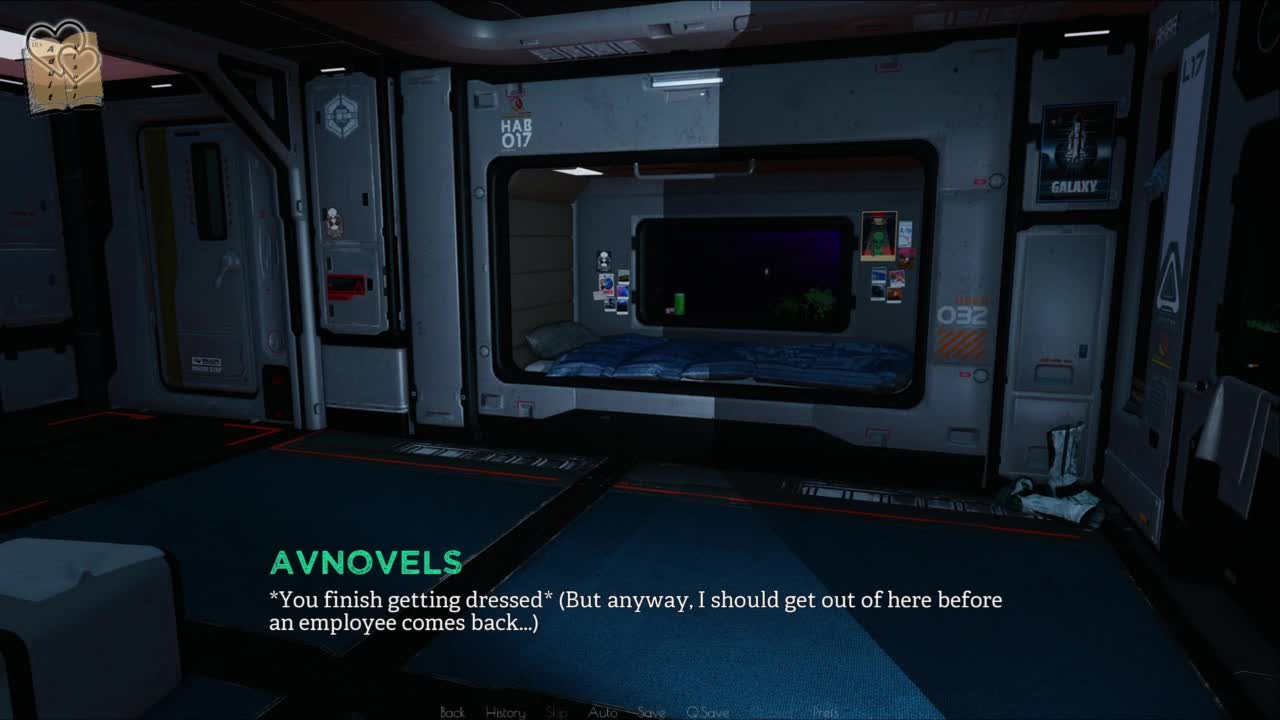Open the Prefs menu
The image size is (1280, 720).
(825, 712)
